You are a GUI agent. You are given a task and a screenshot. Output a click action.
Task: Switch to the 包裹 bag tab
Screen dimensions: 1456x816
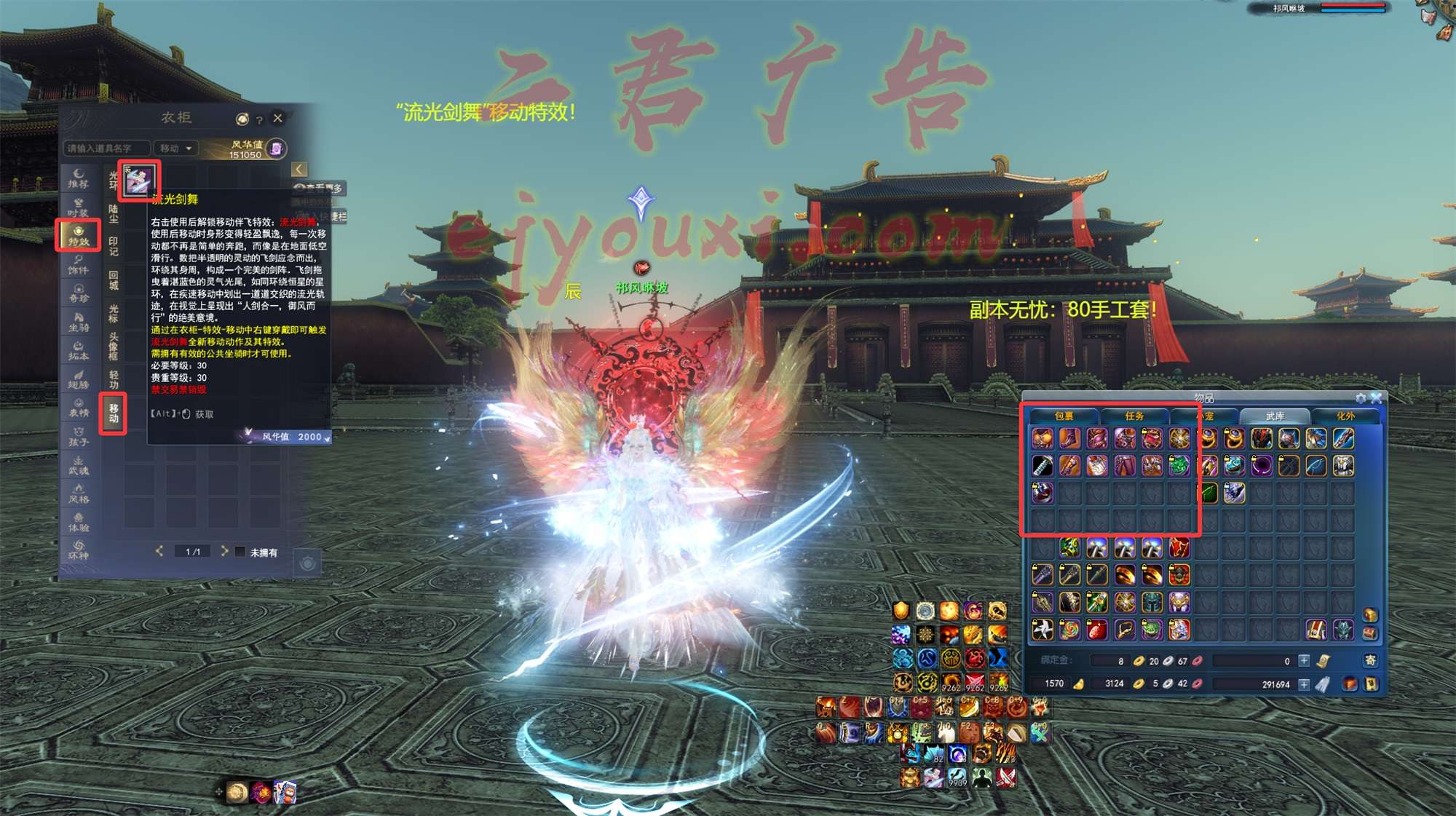(1064, 416)
